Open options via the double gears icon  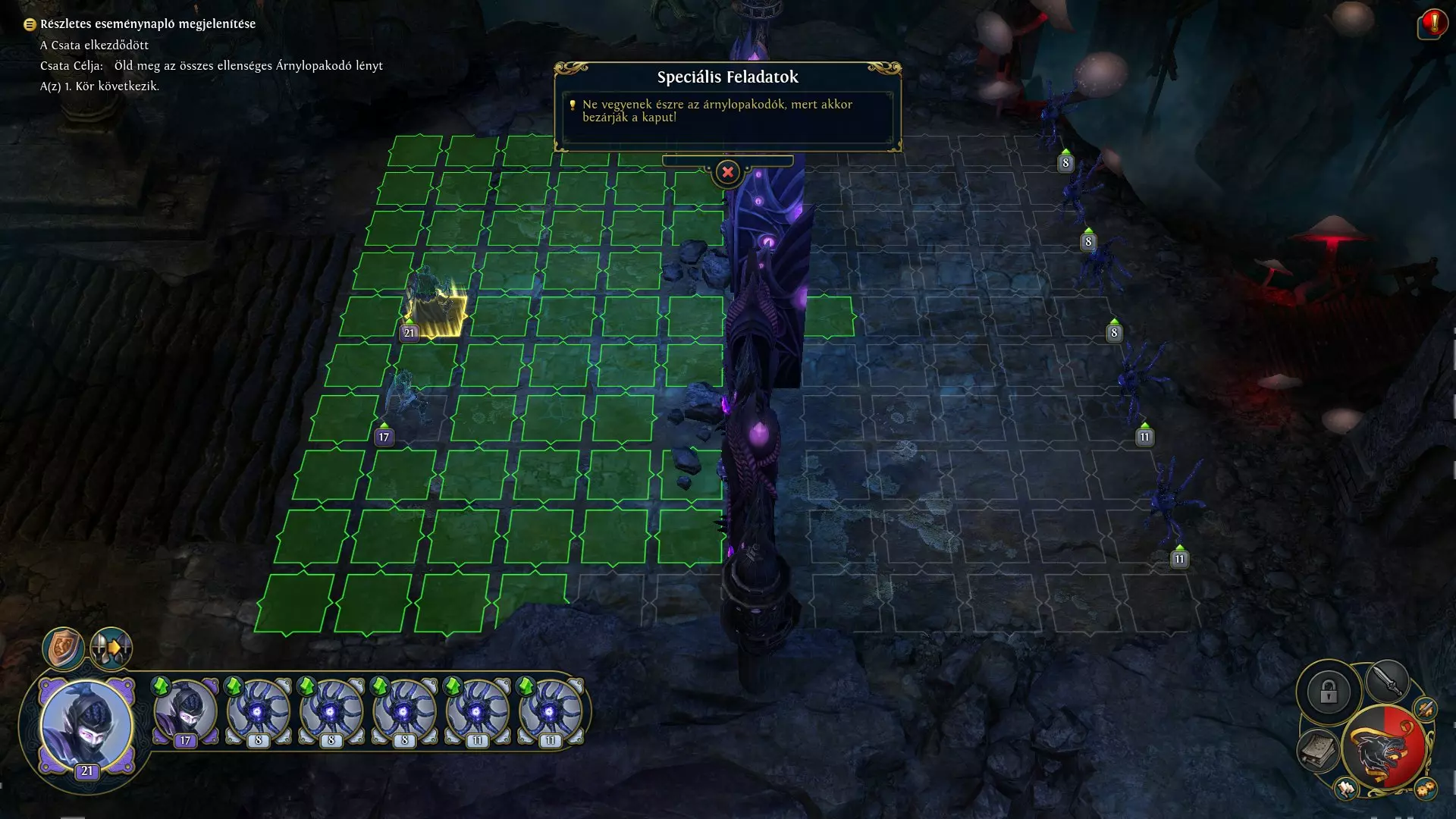tap(1426, 789)
